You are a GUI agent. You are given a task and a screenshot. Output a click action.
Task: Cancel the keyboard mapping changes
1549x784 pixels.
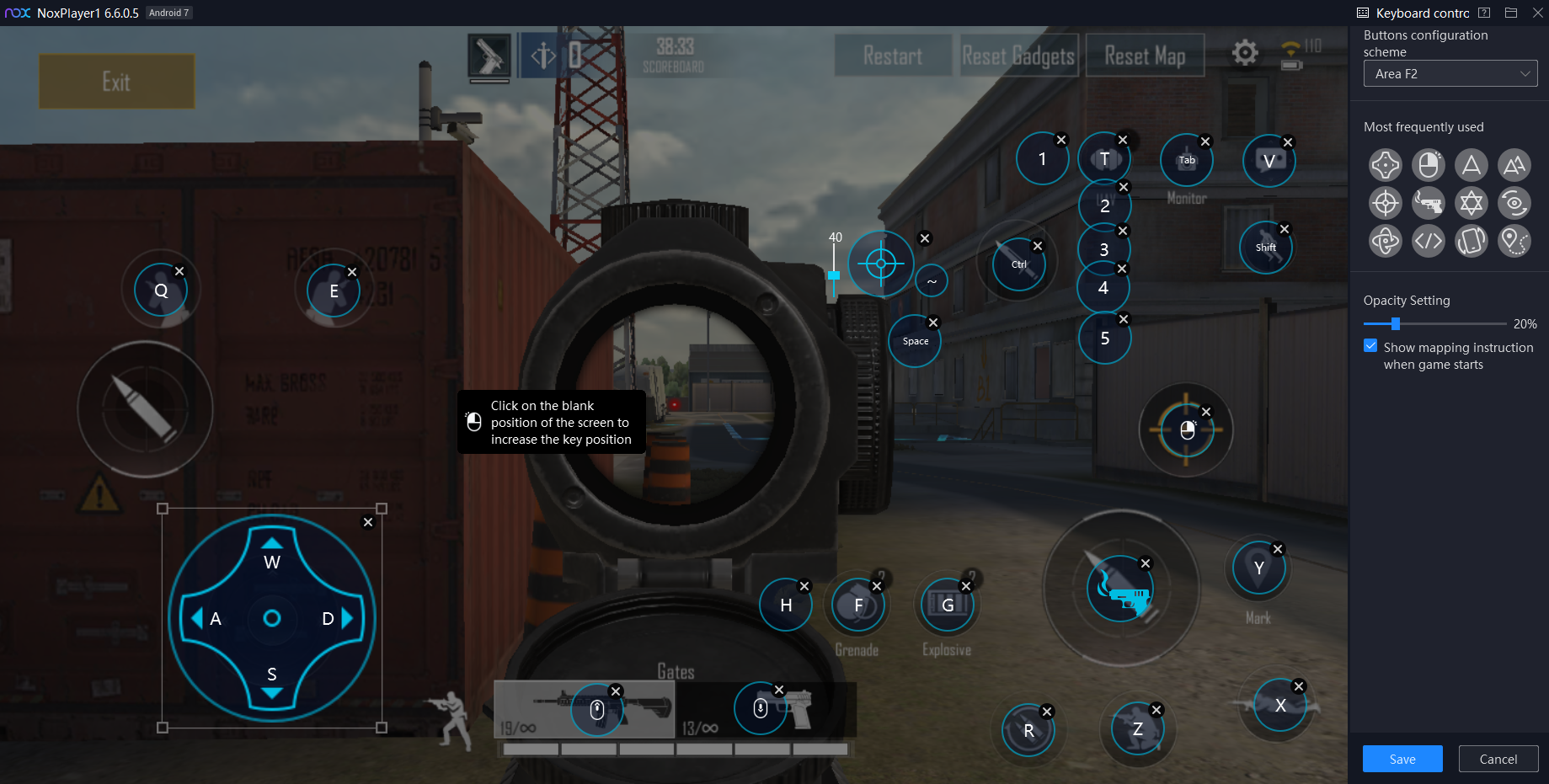point(1498,759)
